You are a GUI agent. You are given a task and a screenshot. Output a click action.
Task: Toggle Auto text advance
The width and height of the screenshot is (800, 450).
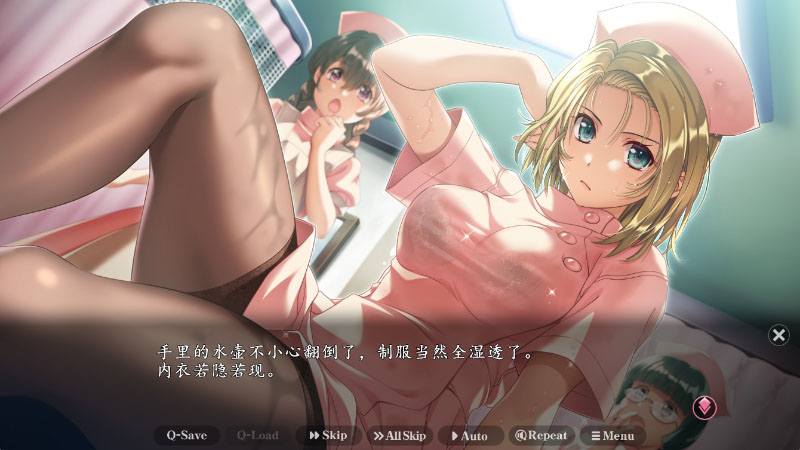[x=469, y=435]
